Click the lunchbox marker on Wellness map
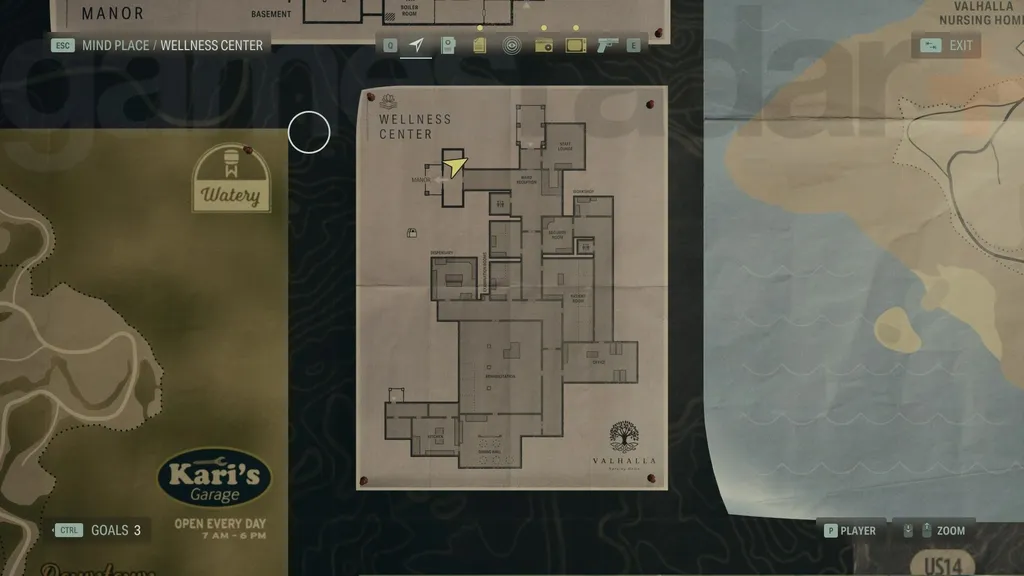1024x576 pixels. point(411,233)
